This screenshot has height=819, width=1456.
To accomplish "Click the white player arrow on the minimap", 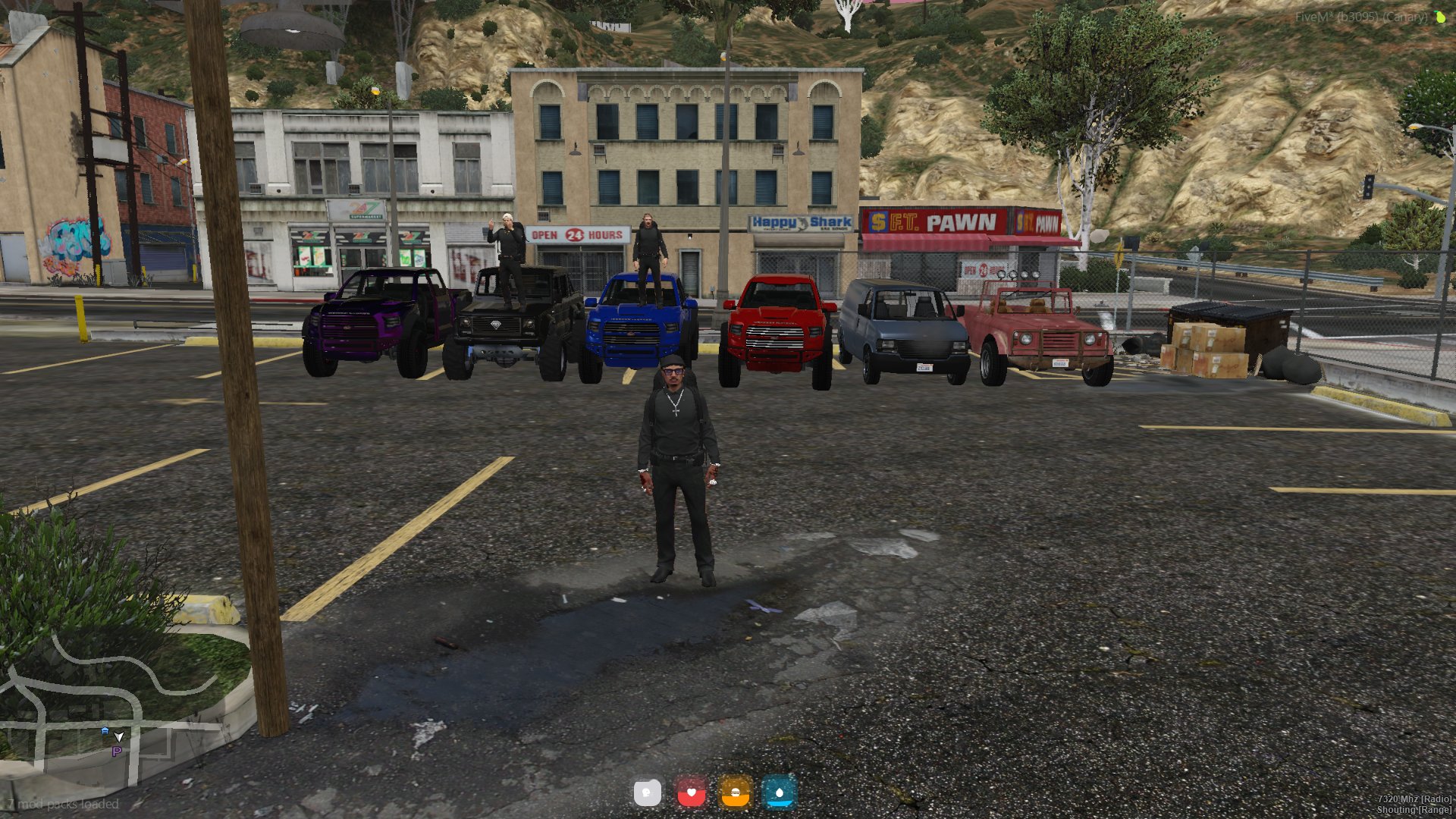I will pos(119,736).
